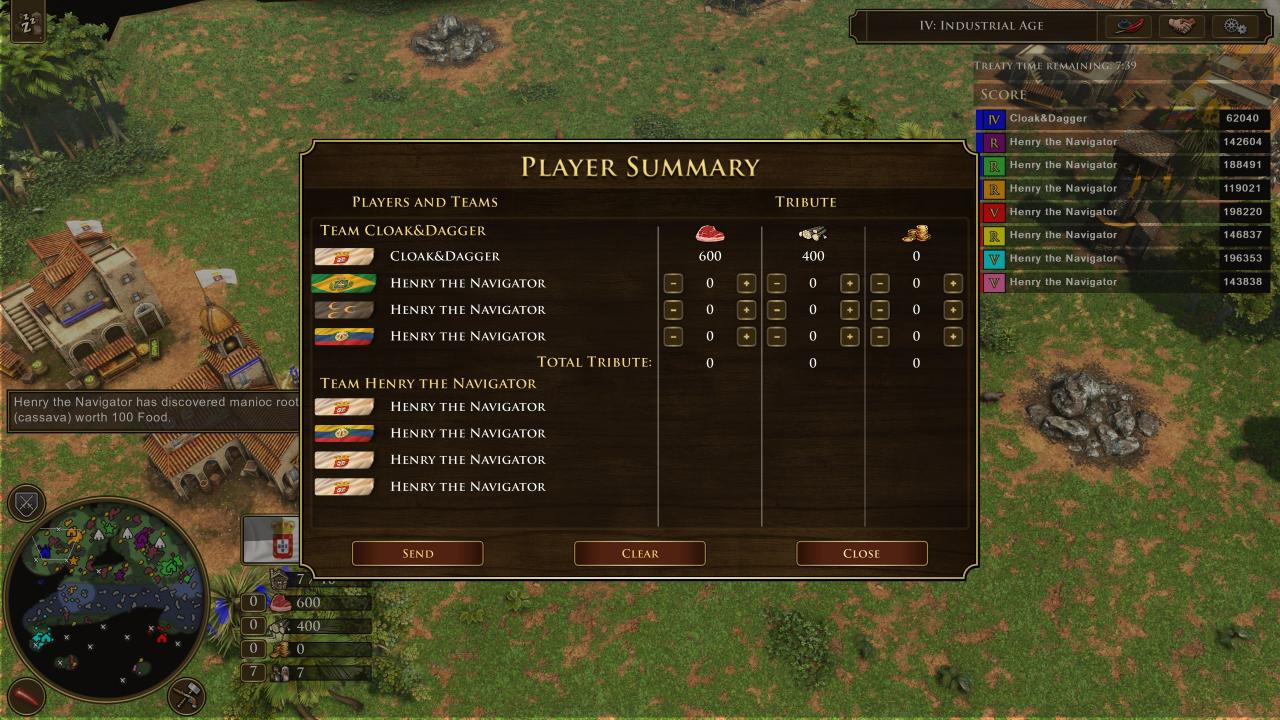The image size is (1280, 720).
Task: Select Cloak&Dagger in the score list
Action: pos(1048,118)
